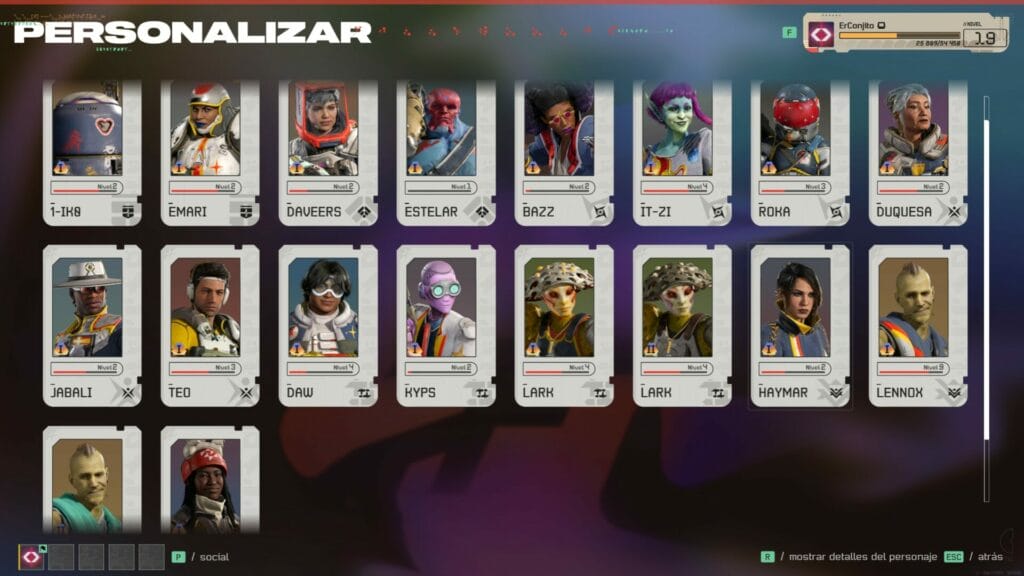Pick the Duquesa character card

pyautogui.click(x=918, y=151)
